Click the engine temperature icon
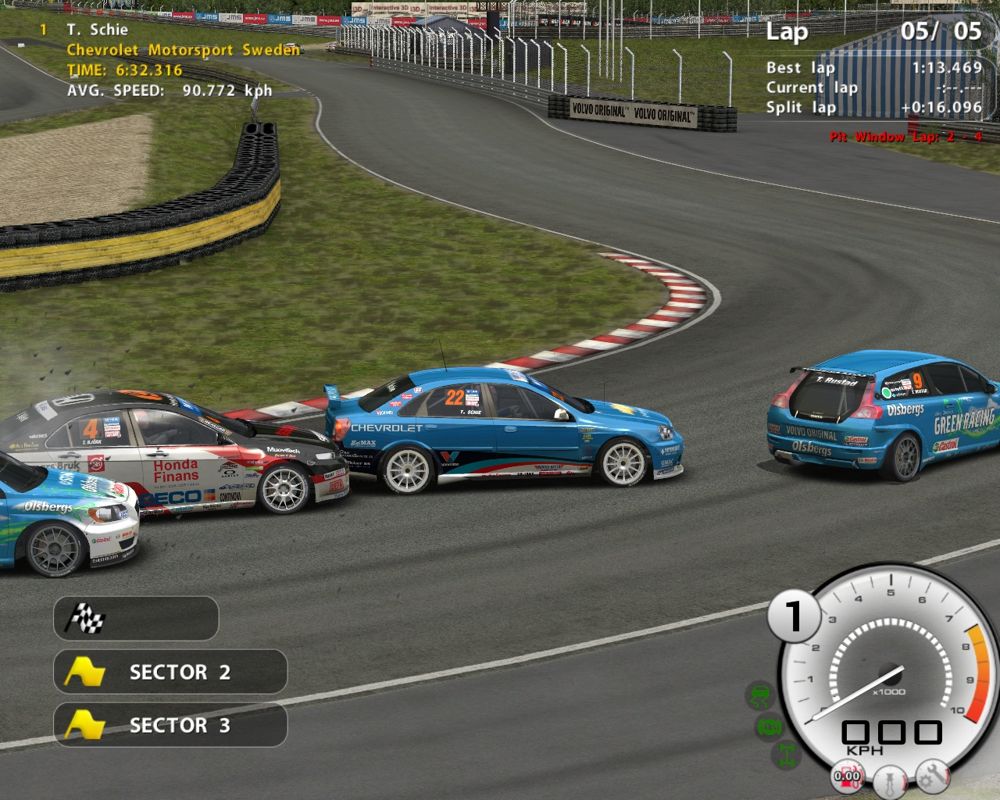The width and height of the screenshot is (1000, 800). [890, 779]
